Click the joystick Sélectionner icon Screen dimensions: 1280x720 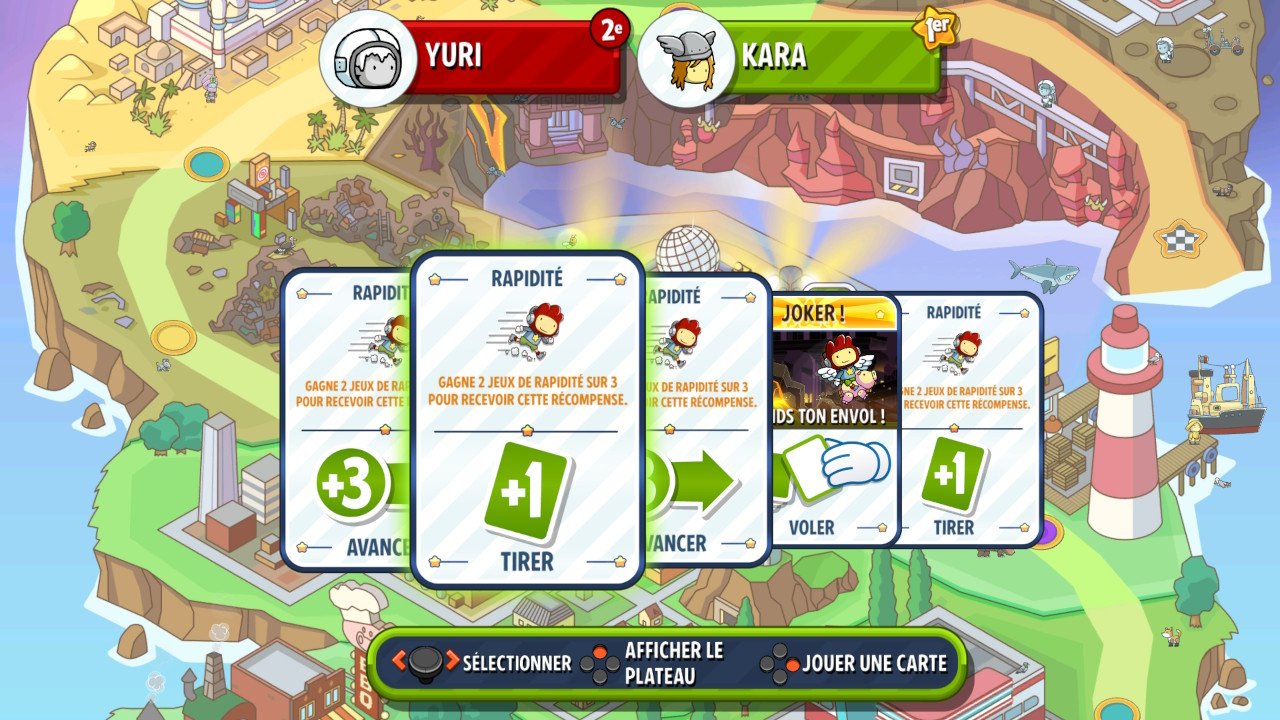tap(426, 662)
